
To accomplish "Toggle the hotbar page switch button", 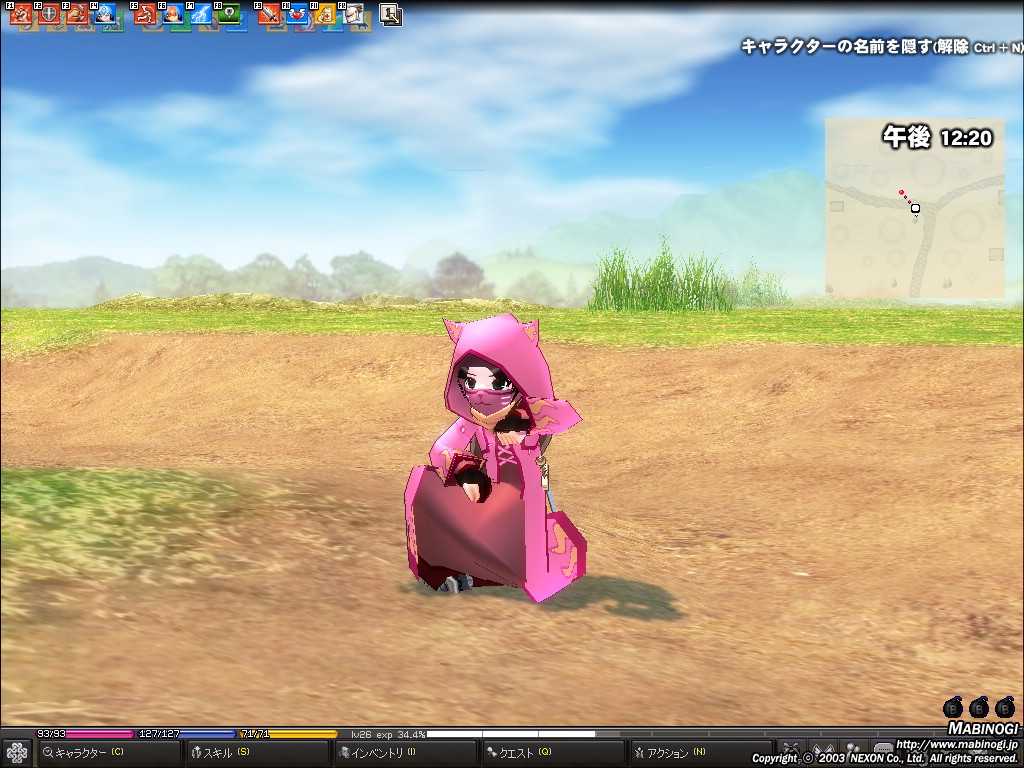I will pos(391,15).
